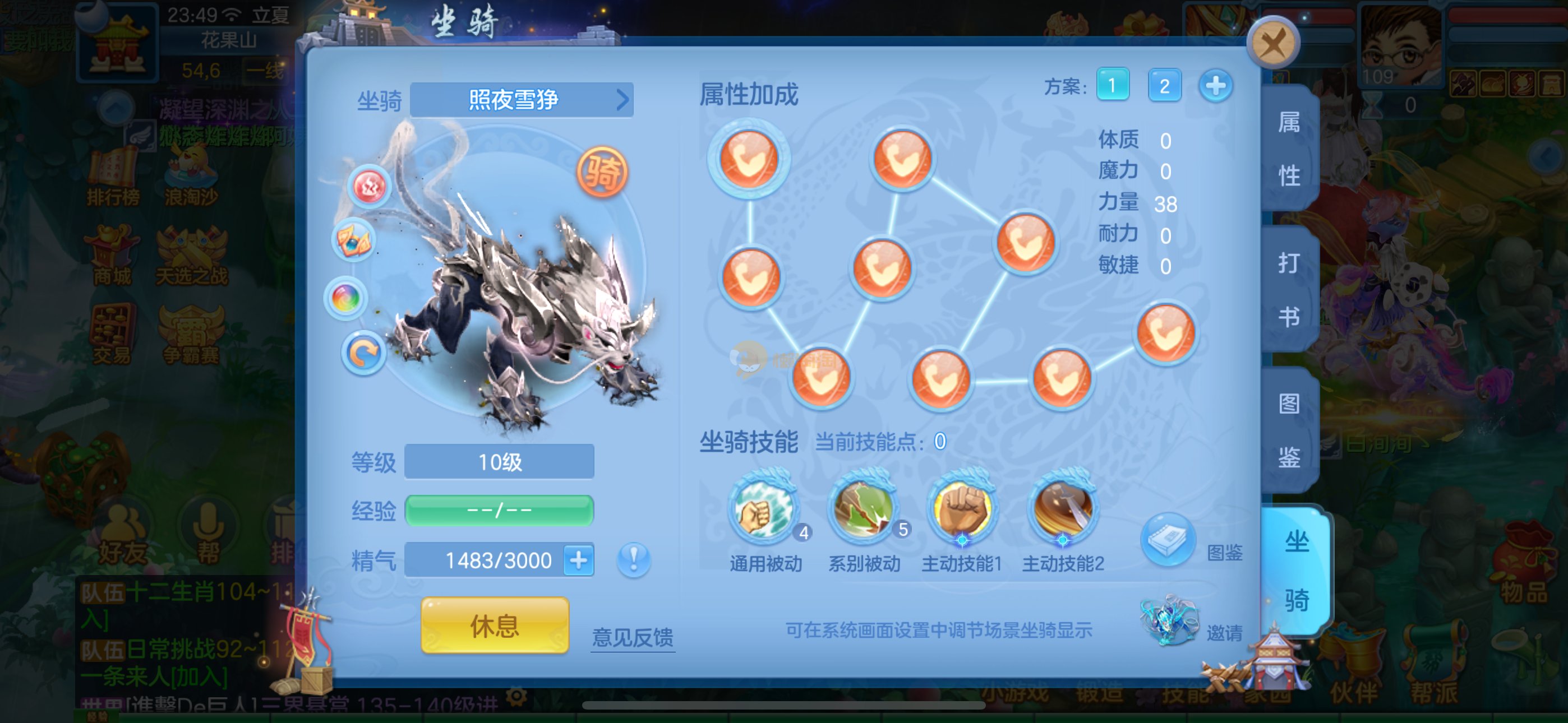
Task: Select attribute plan 1
Action: 1112,85
